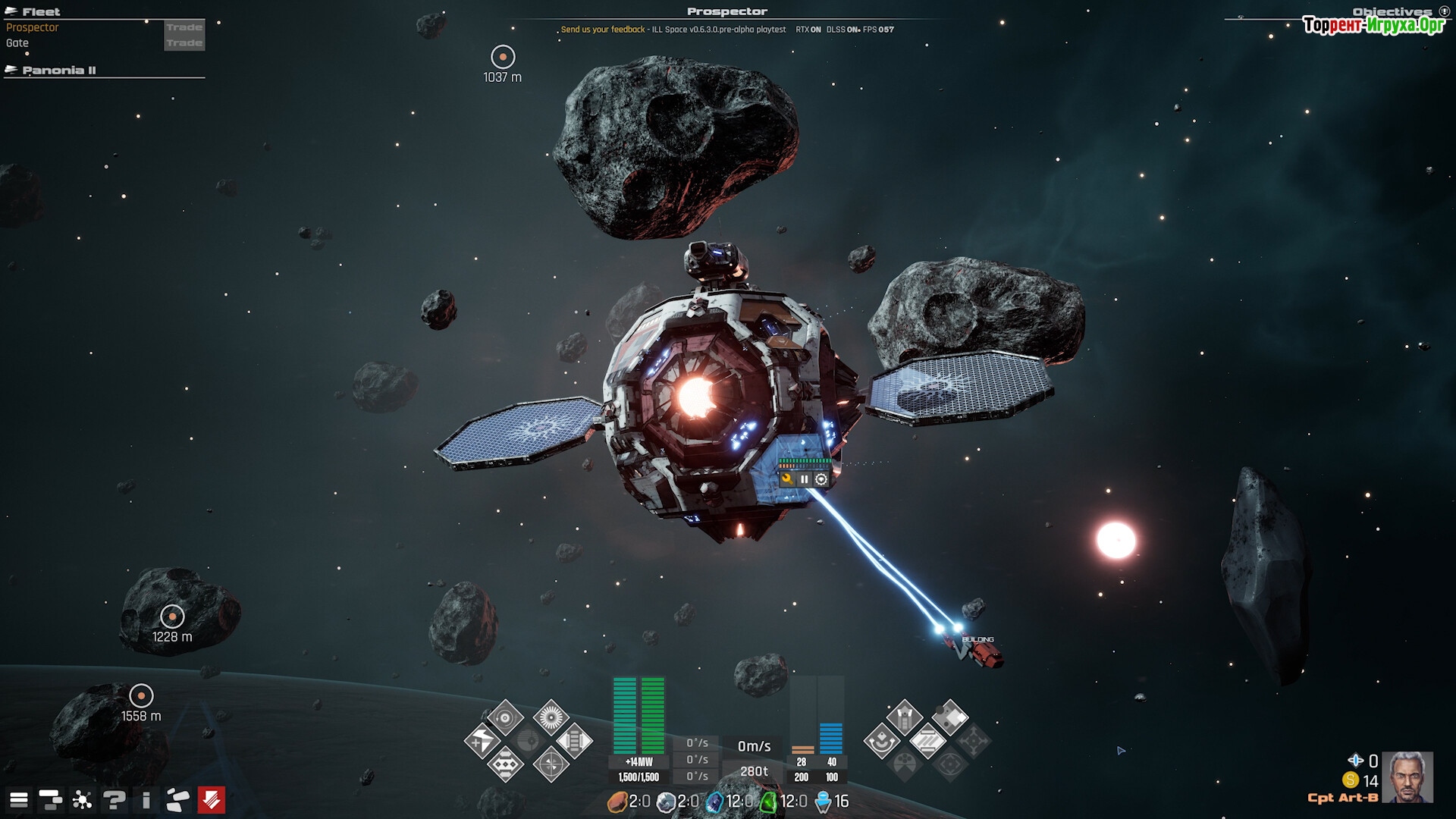Click the Trade button beside Prospector

[x=184, y=27]
